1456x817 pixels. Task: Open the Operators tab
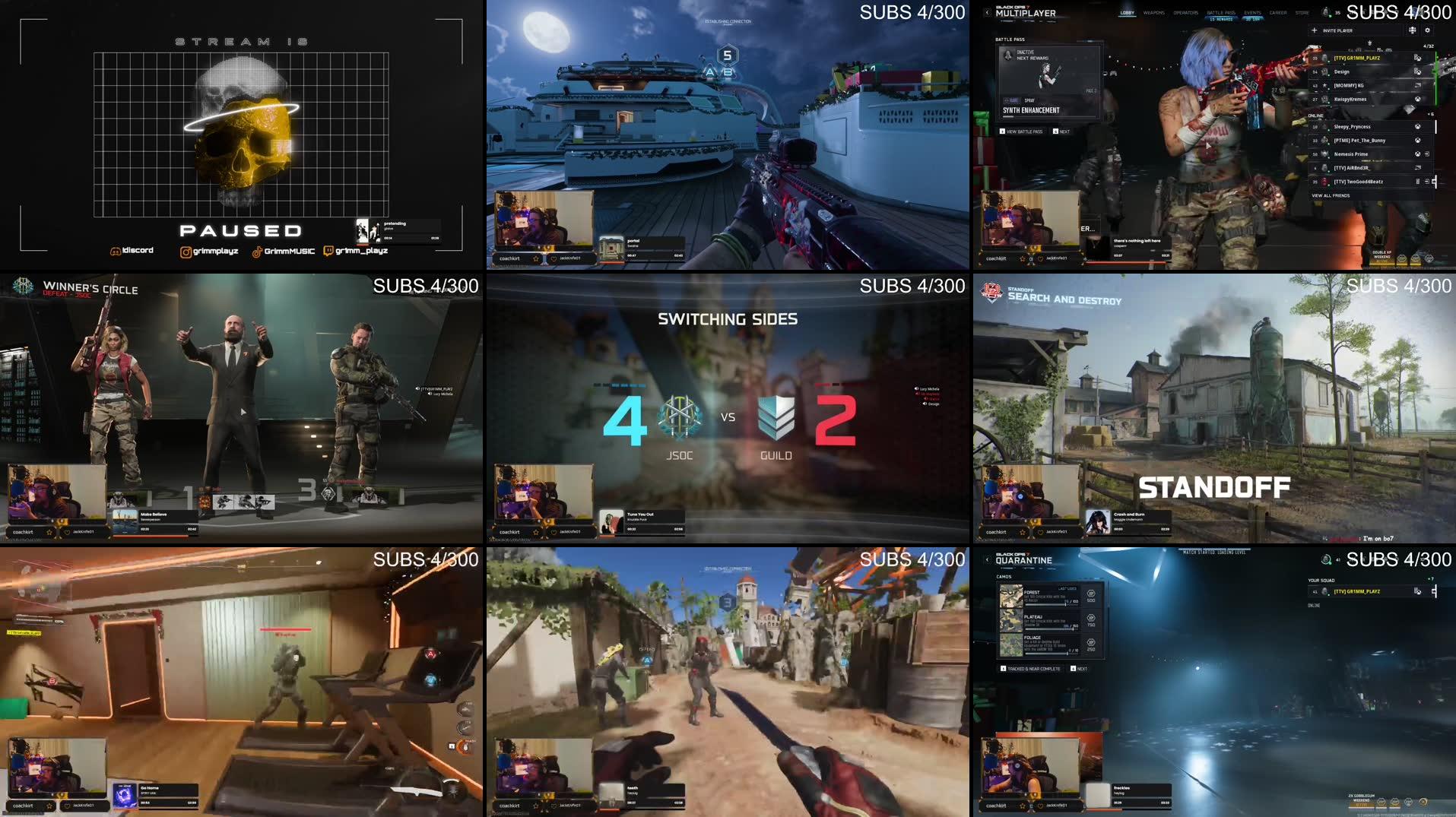pos(1185,13)
